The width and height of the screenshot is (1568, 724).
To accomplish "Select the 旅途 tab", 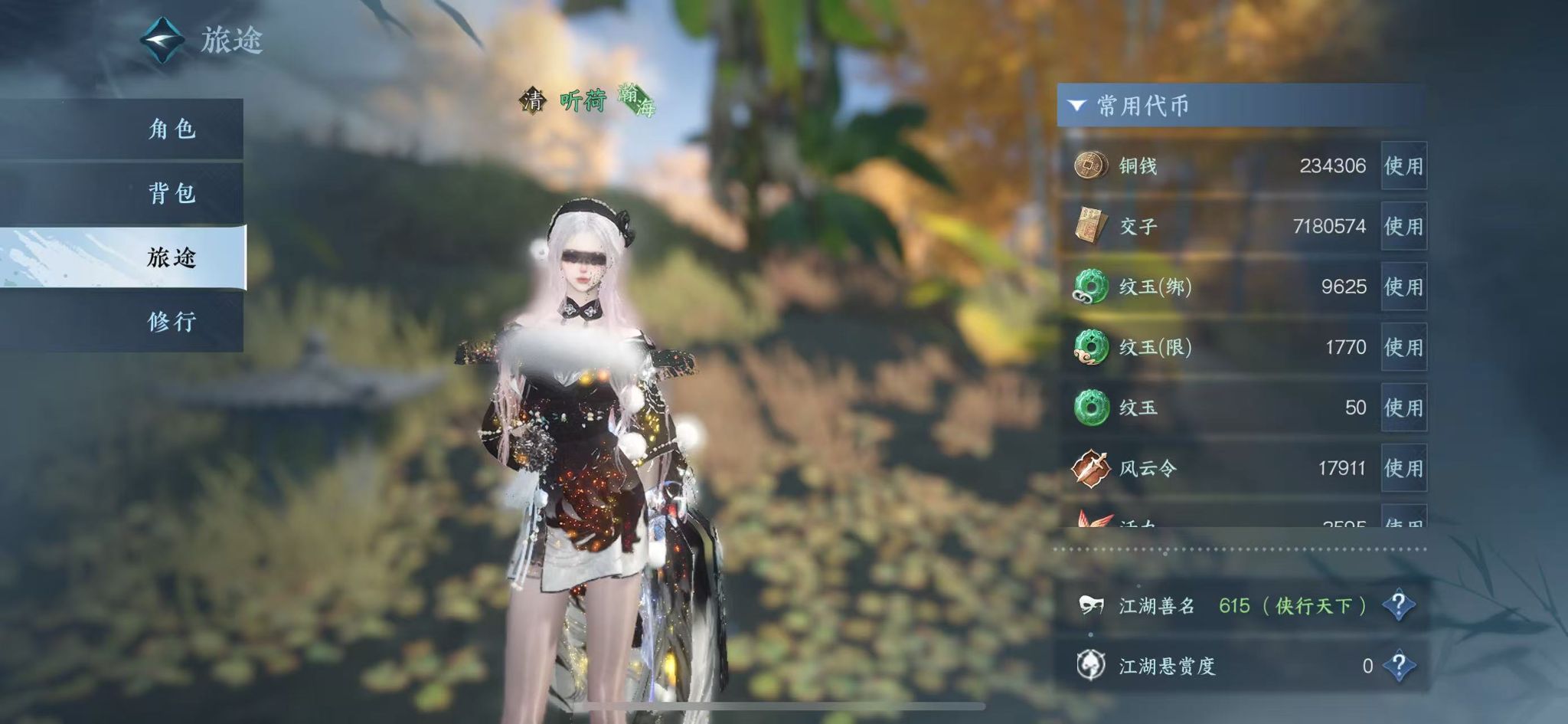I will [171, 257].
